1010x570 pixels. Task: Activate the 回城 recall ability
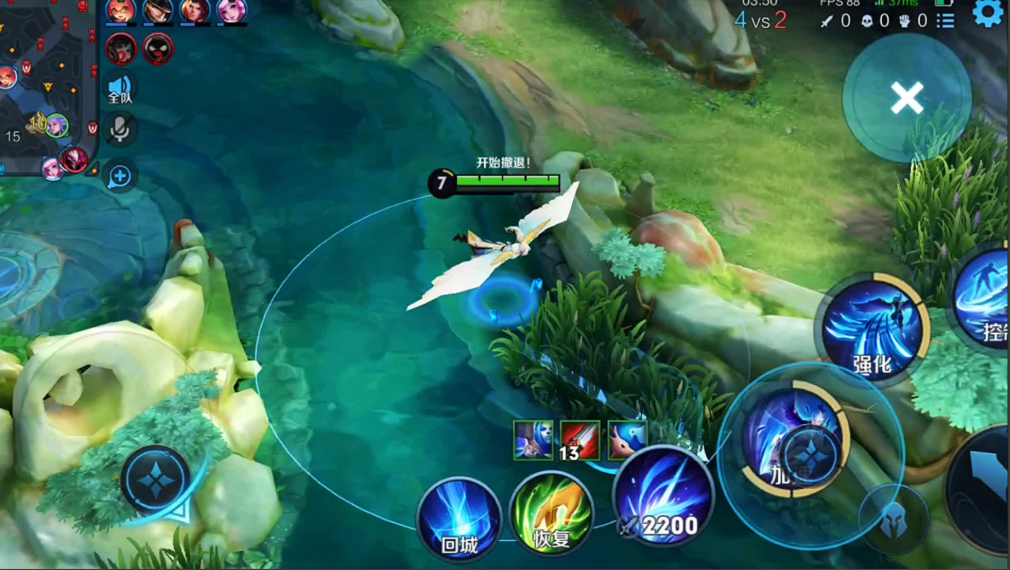pyautogui.click(x=459, y=518)
